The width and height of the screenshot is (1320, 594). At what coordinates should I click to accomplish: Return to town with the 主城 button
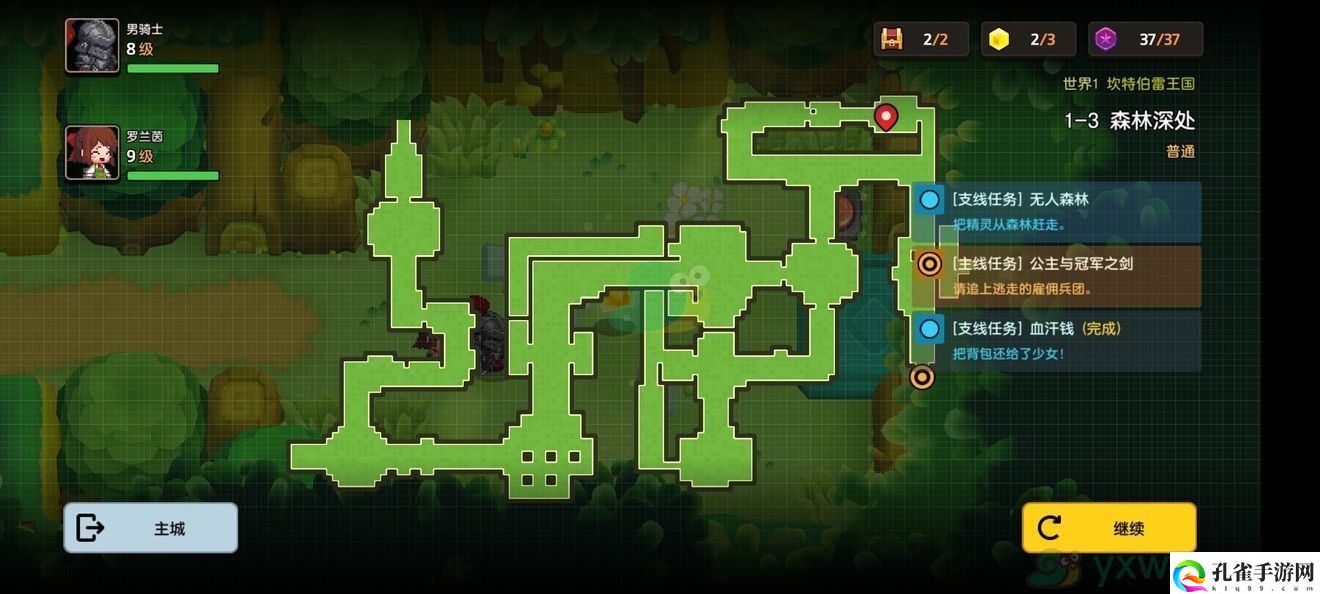[x=150, y=528]
